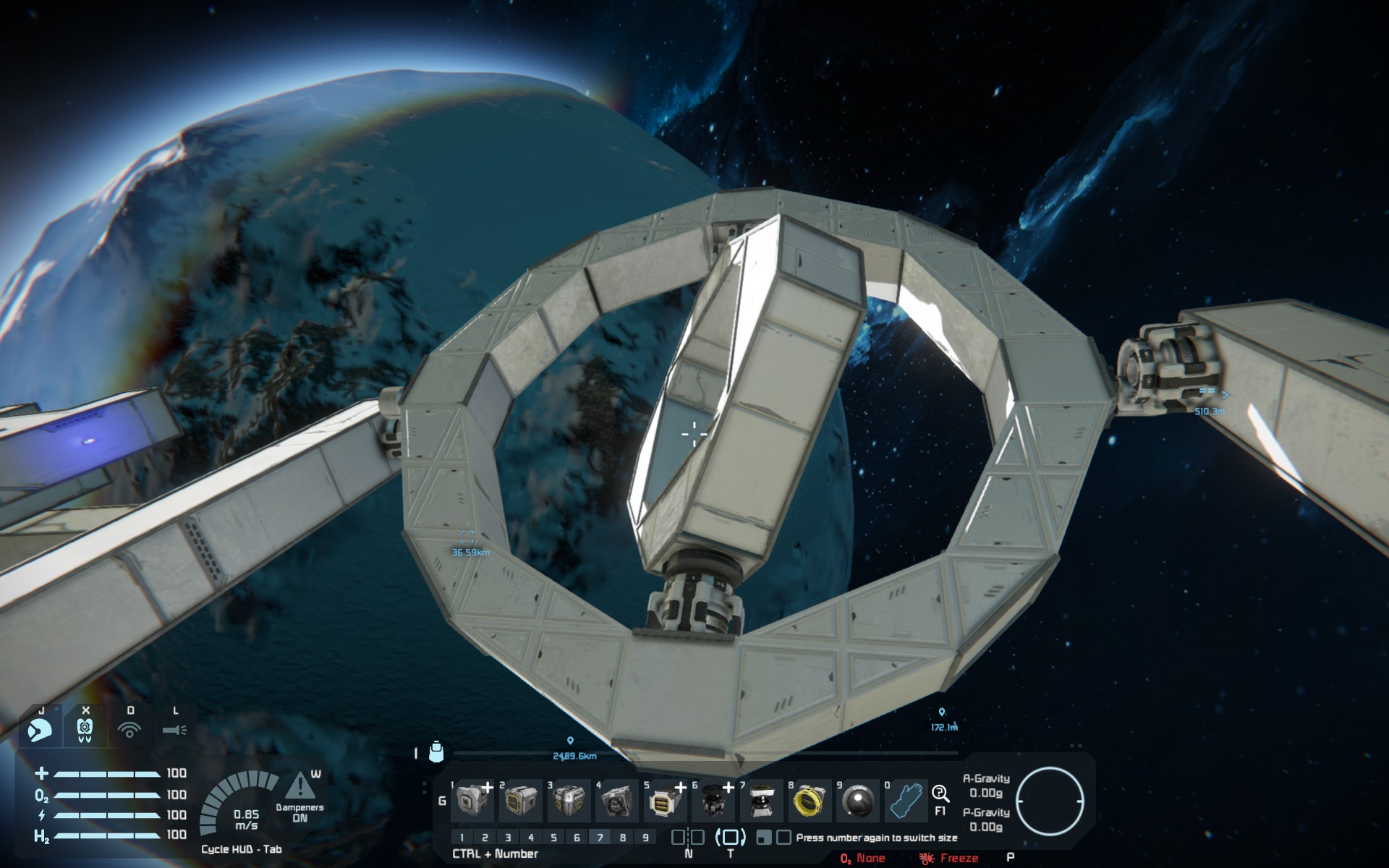The height and width of the screenshot is (868, 1389).
Task: Open the backpack inventory icon
Action: click(x=436, y=752)
